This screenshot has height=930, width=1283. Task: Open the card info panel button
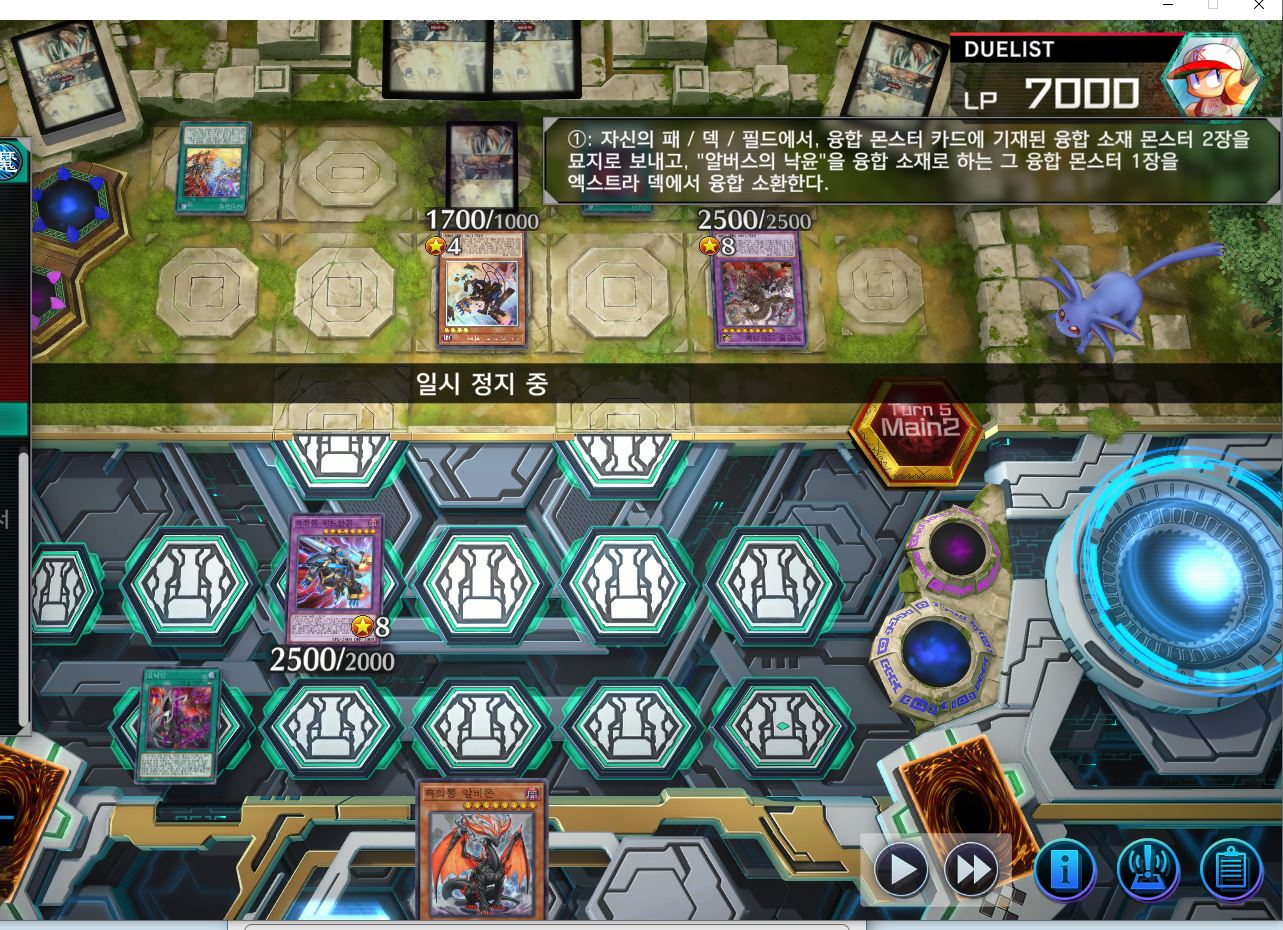1064,871
